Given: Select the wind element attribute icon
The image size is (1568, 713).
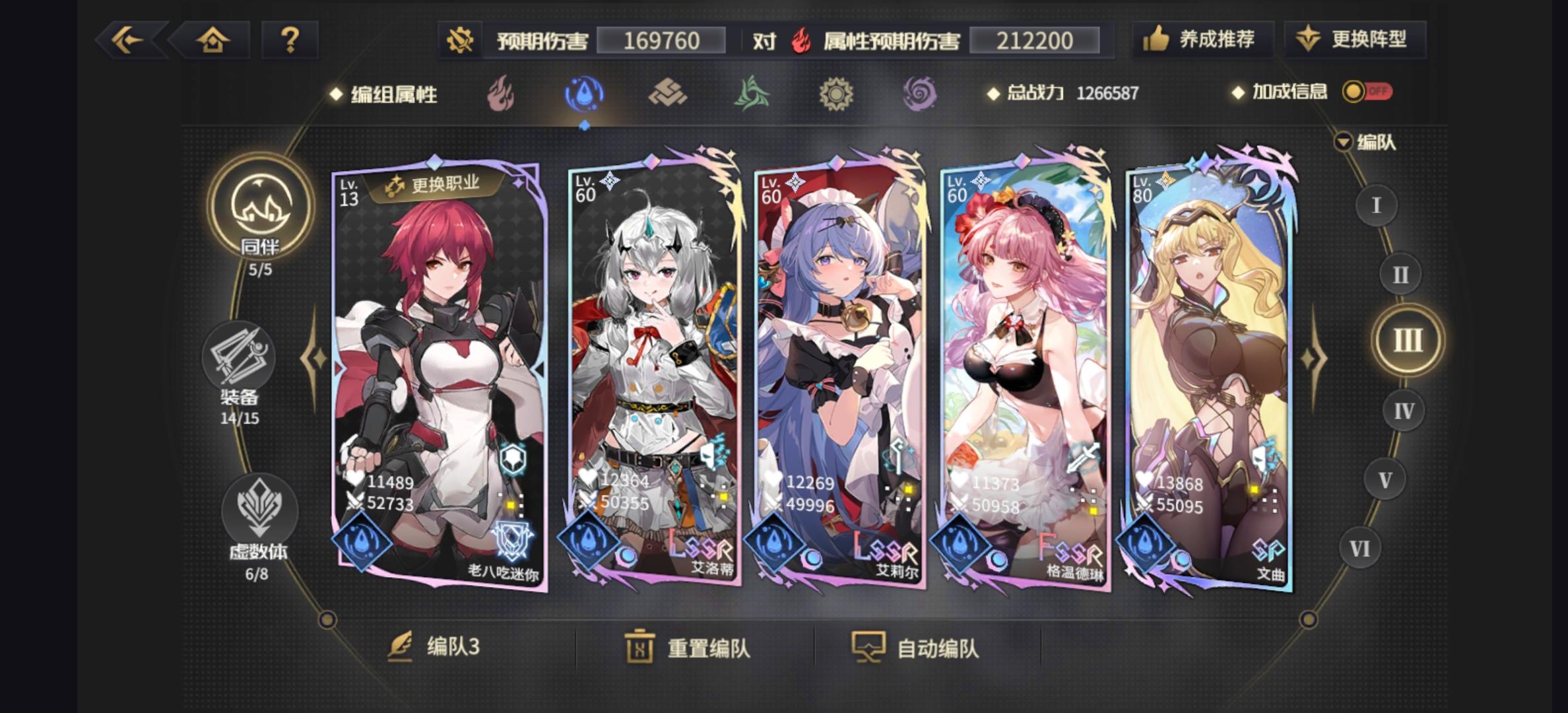Looking at the screenshot, I should point(751,94).
